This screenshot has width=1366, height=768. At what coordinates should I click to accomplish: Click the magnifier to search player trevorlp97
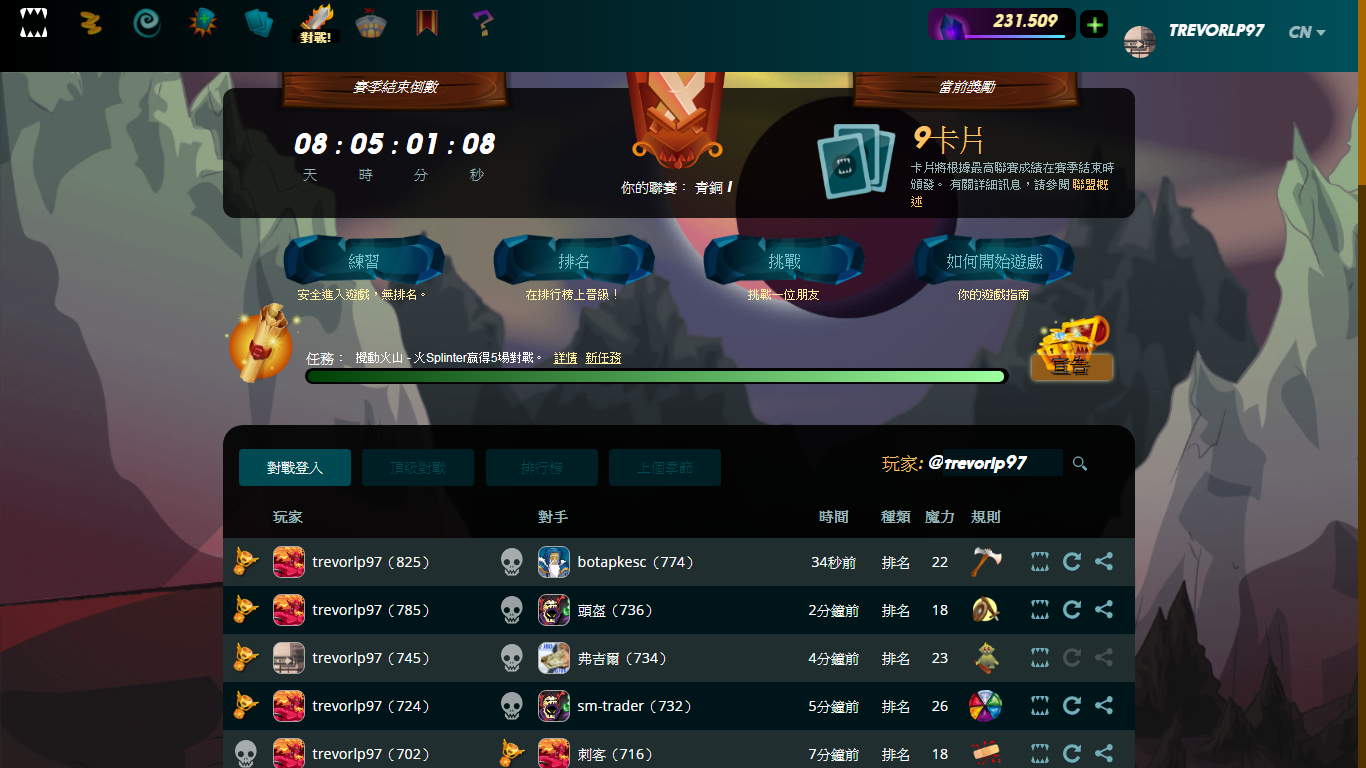coord(1079,463)
